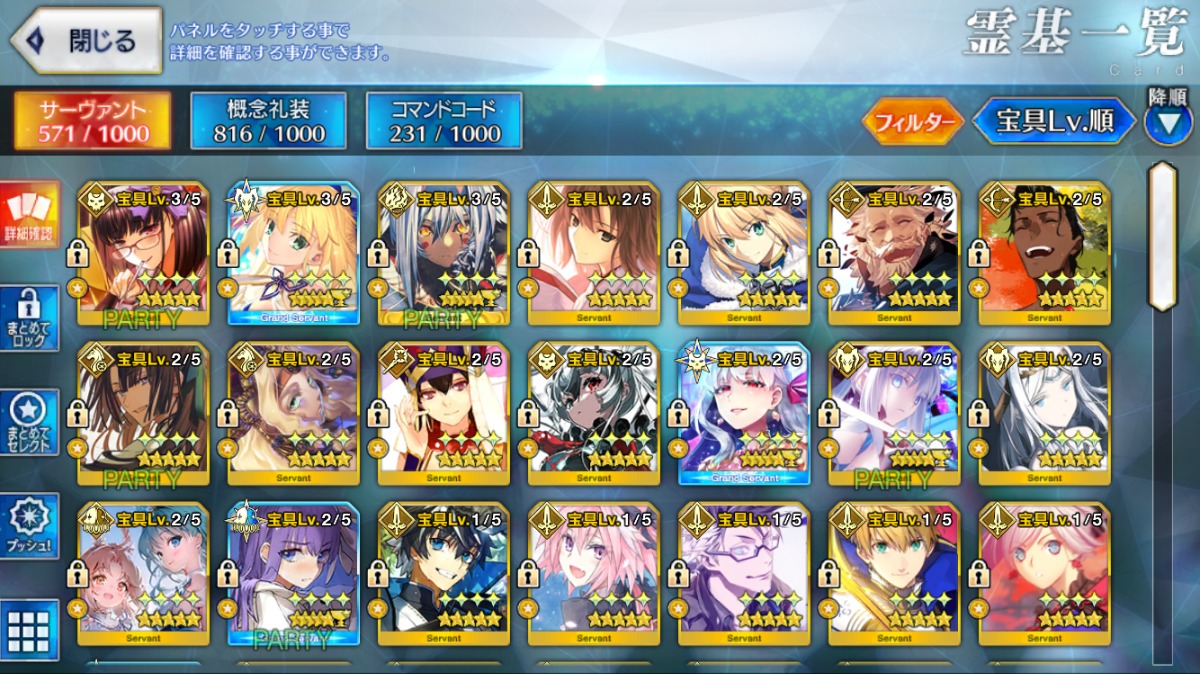Switch to the サーヴァント tab
This screenshot has height=674, width=1200.
click(92, 121)
